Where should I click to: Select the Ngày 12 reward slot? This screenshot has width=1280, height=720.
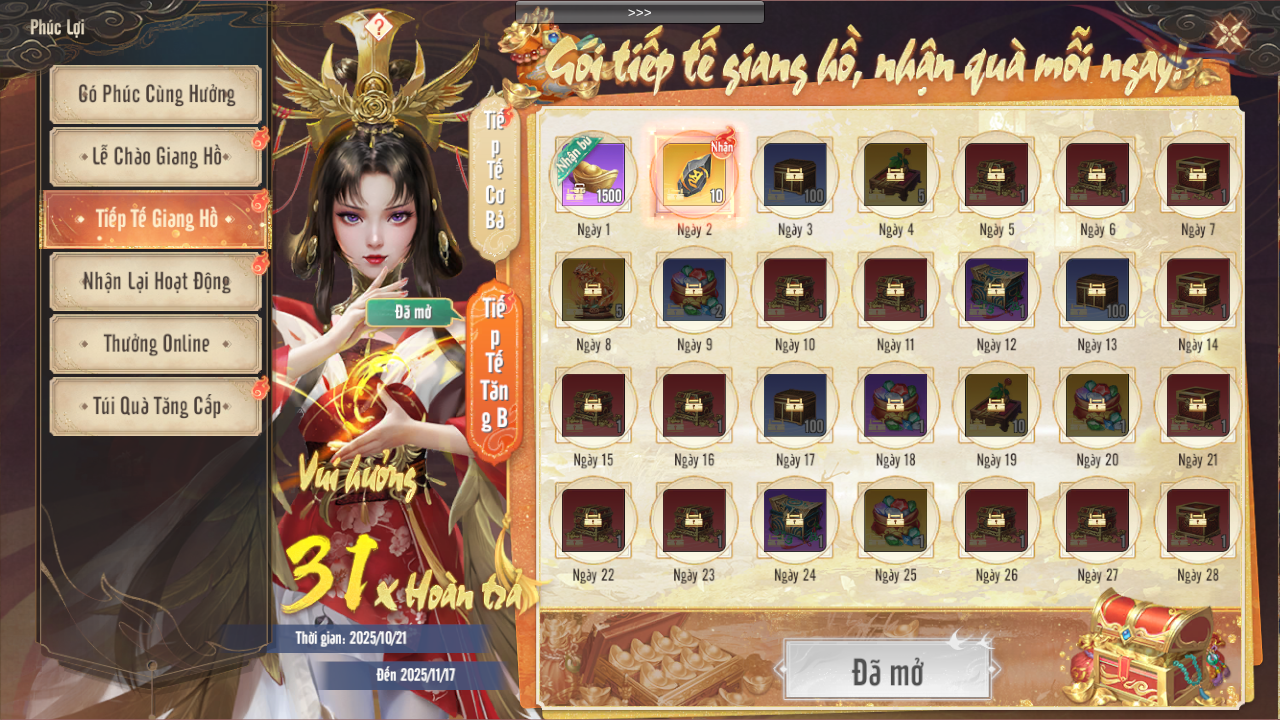click(x=996, y=289)
